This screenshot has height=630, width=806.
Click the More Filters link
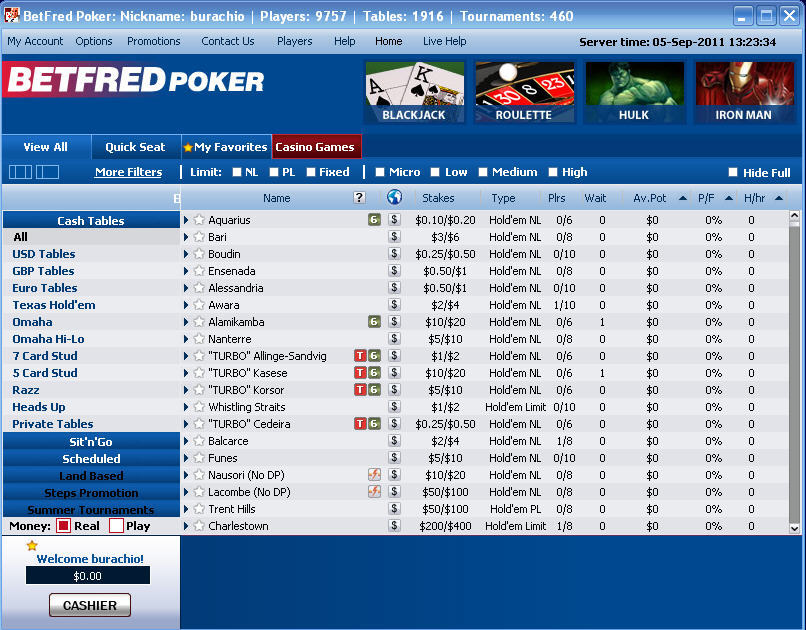128,172
